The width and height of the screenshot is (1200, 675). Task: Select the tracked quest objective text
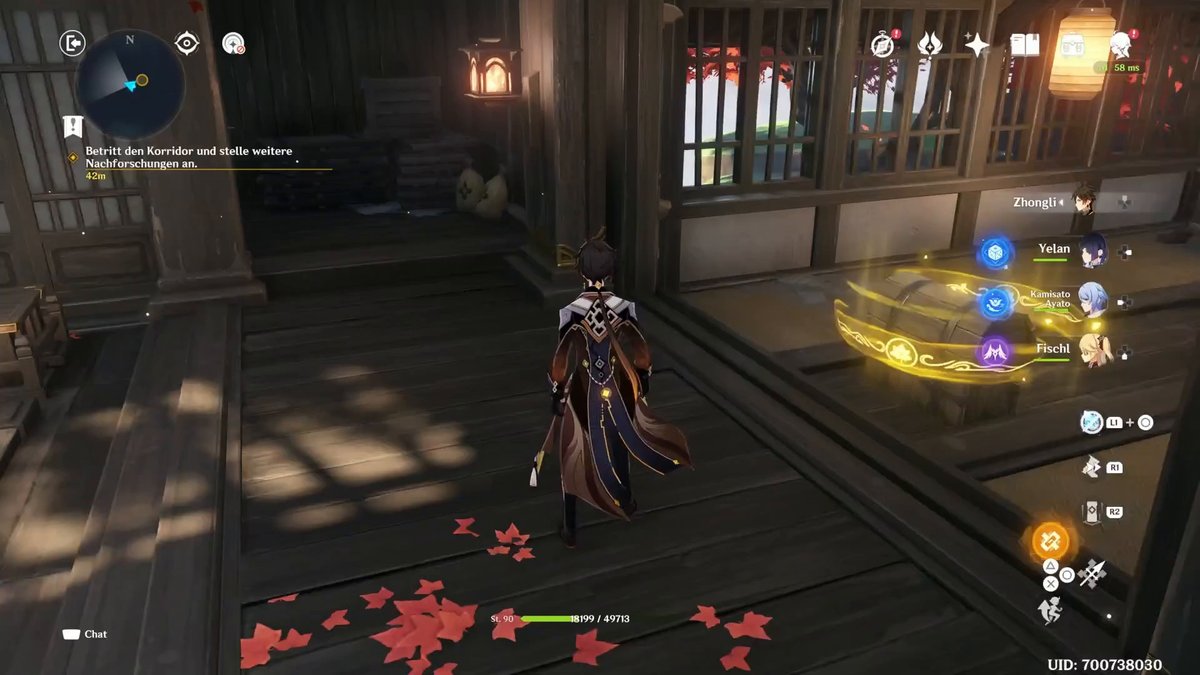154,157
